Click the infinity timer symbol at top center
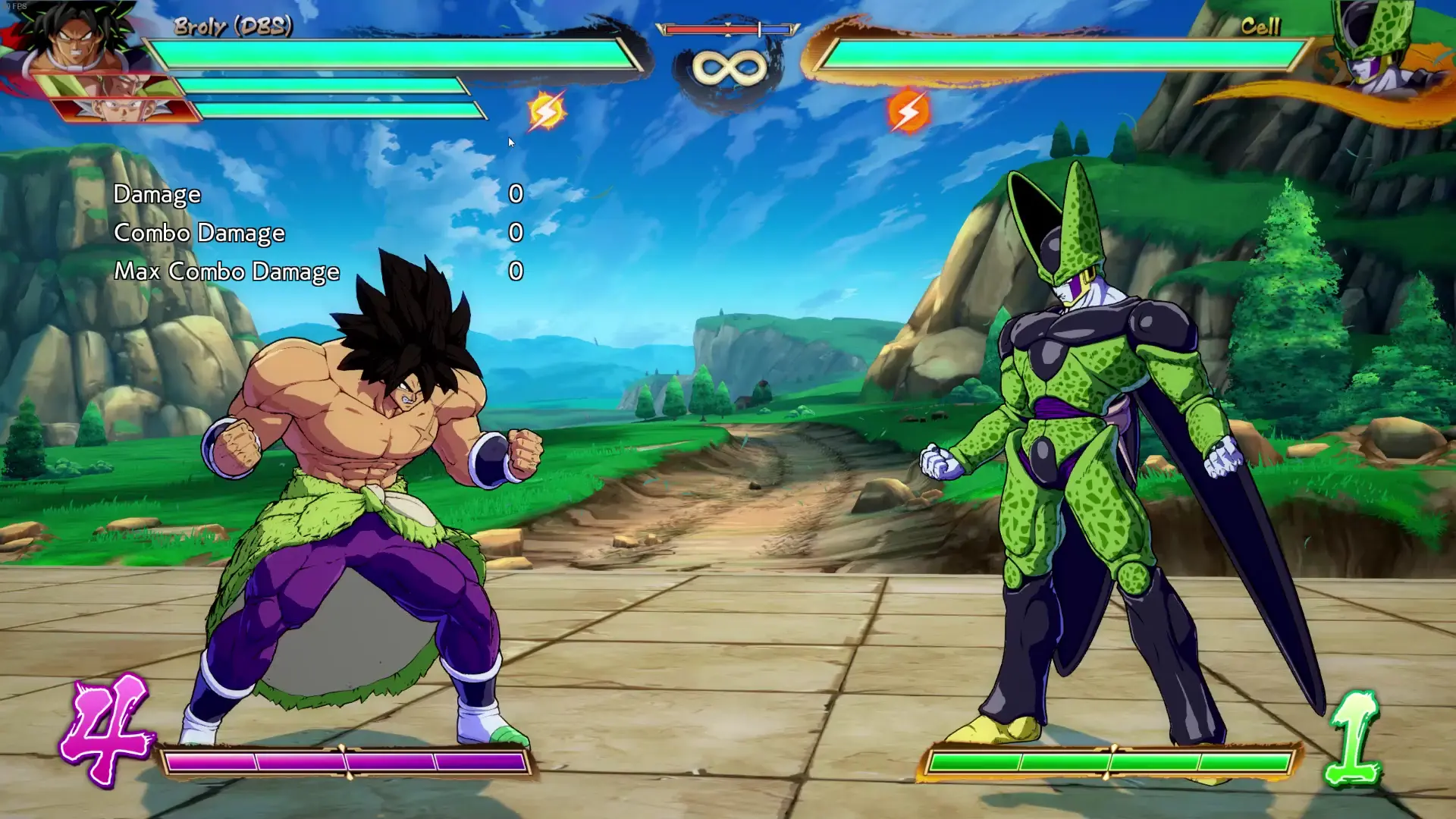1456x819 pixels. pos(730,68)
